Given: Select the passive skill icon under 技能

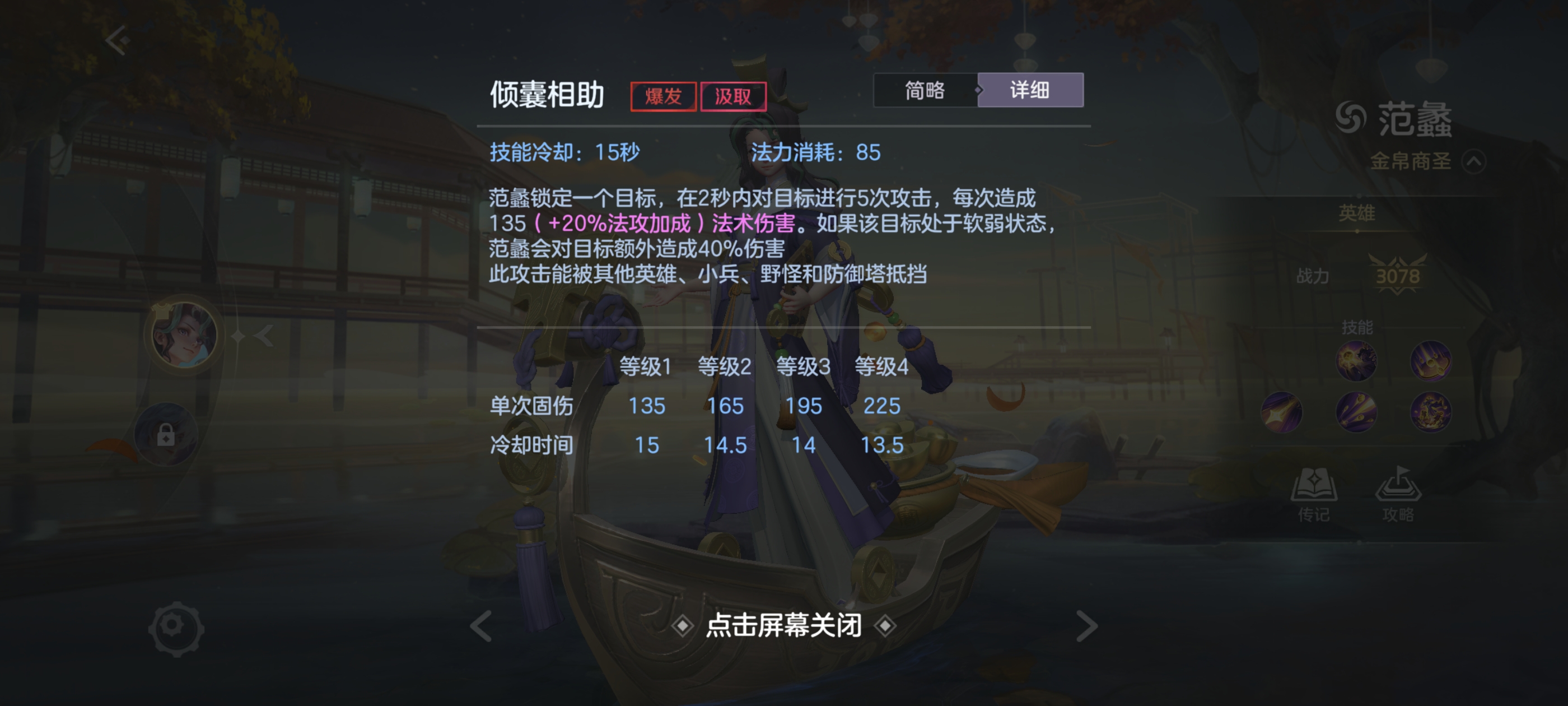Looking at the screenshot, I should (1356, 361).
